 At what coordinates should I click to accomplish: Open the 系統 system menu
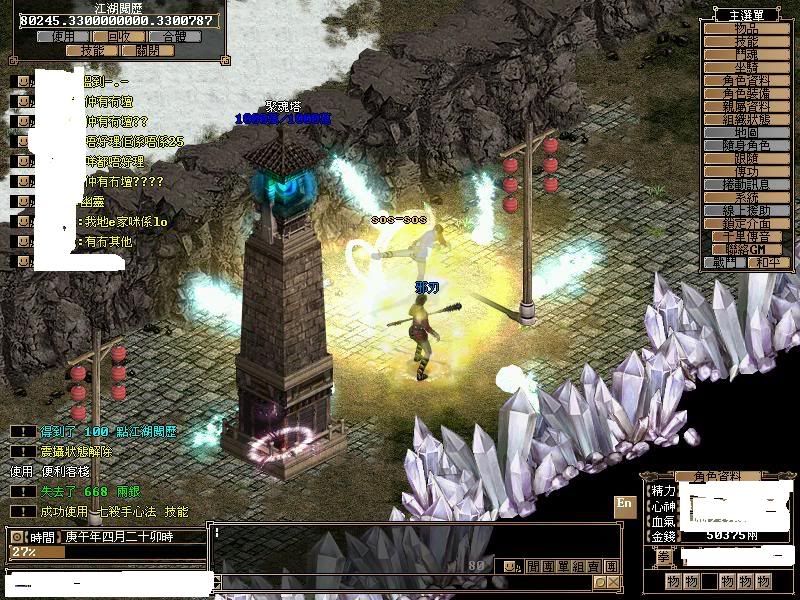point(747,198)
